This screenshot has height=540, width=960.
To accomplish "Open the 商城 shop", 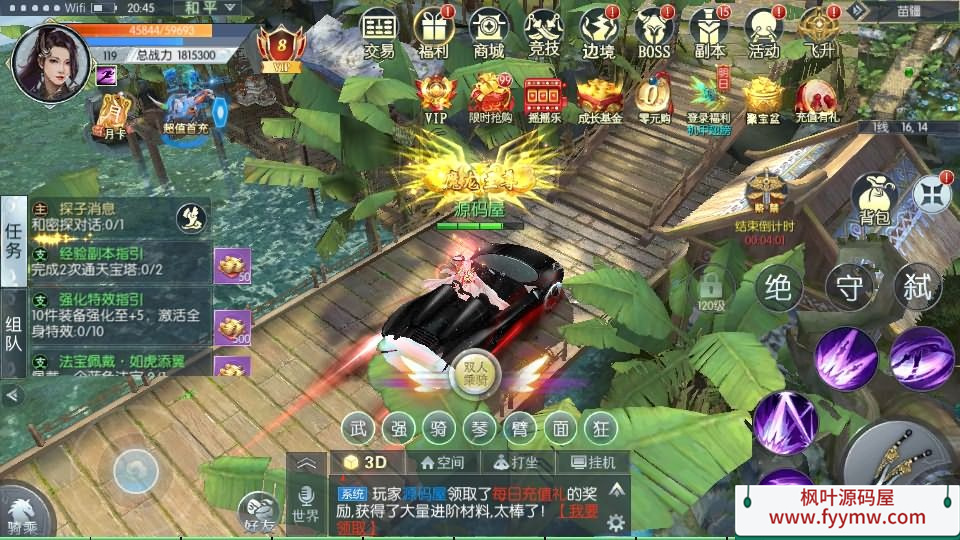I will (x=489, y=32).
